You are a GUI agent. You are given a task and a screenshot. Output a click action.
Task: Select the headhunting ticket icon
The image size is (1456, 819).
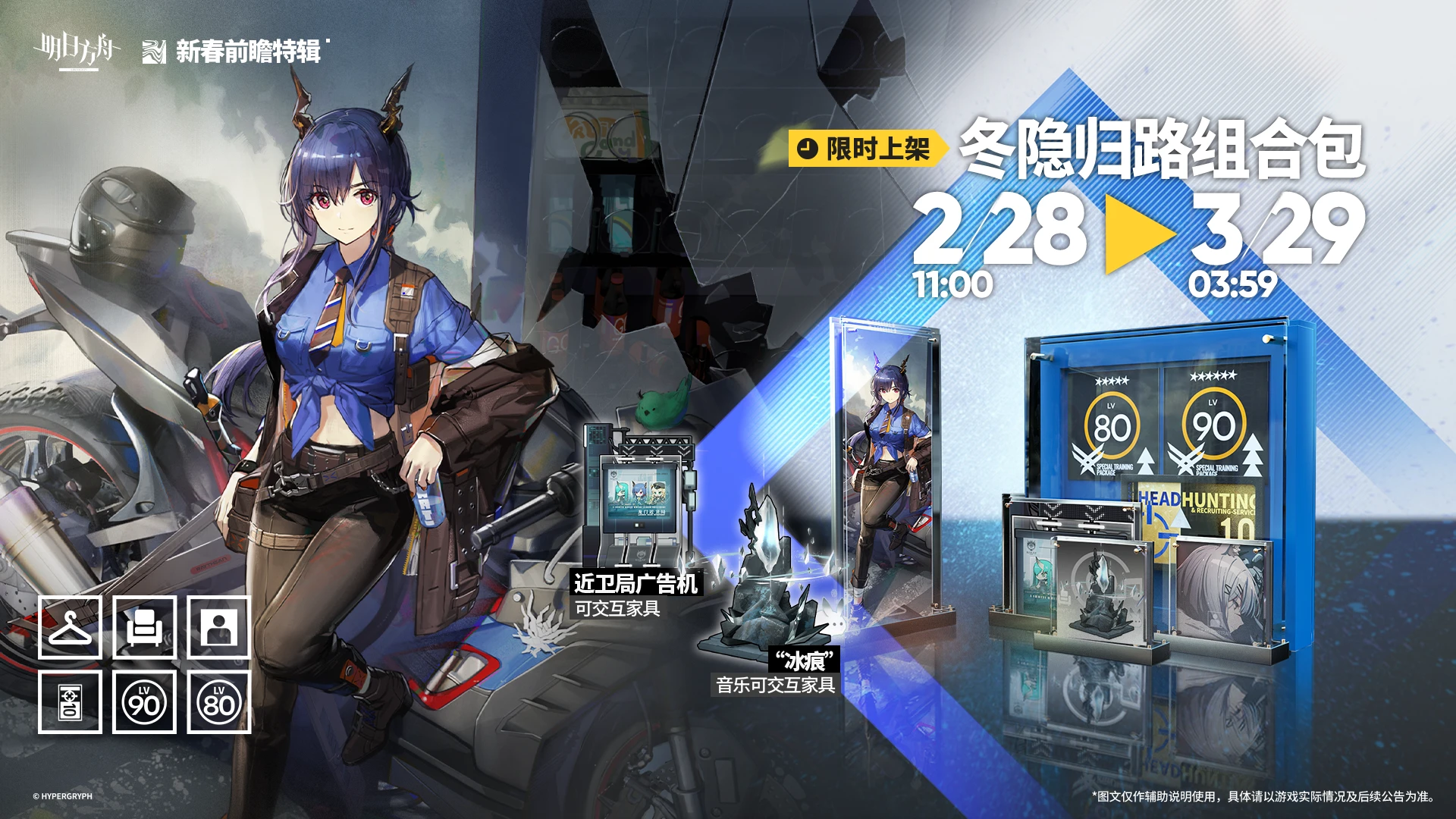(x=70, y=701)
